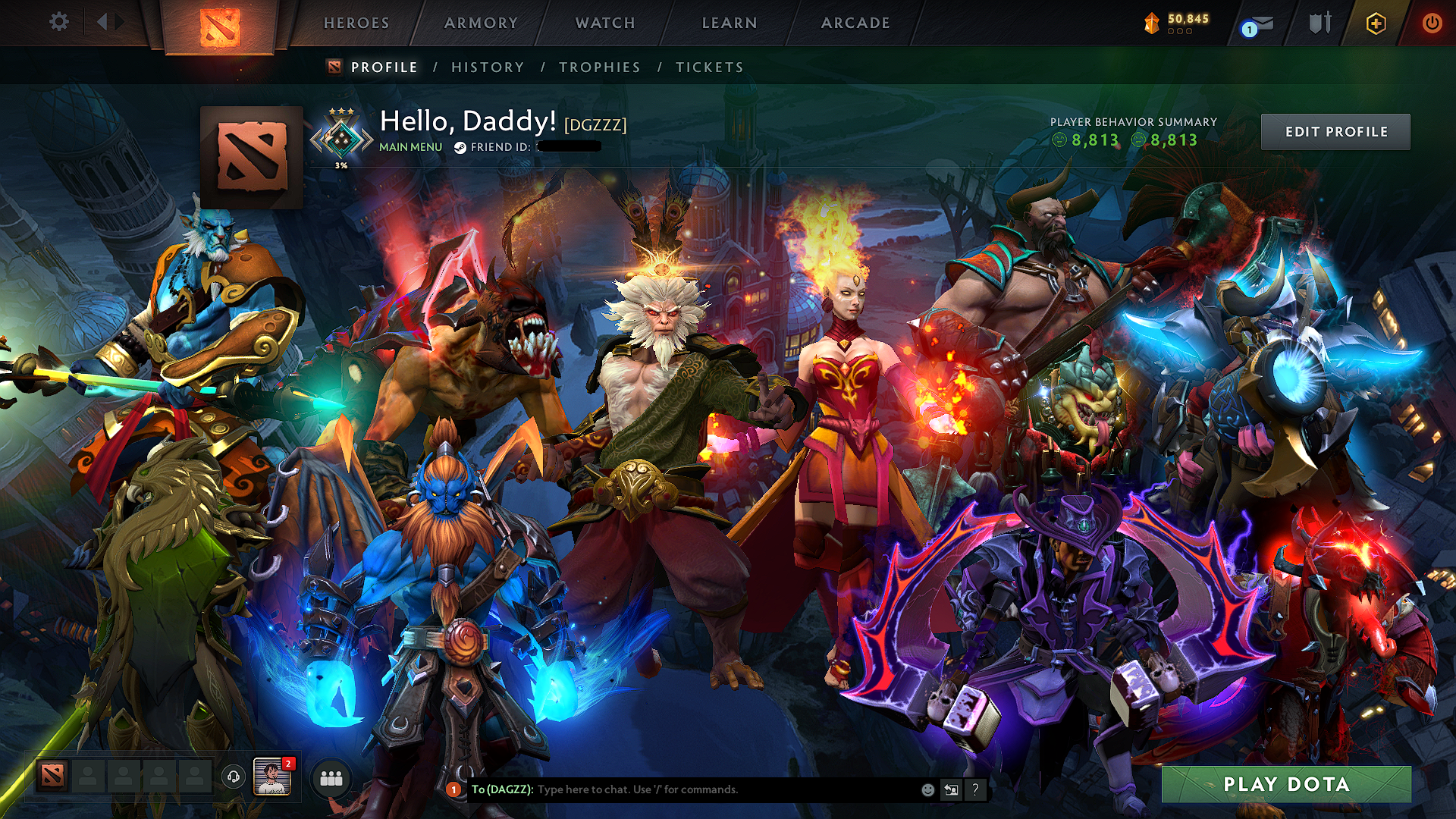The image size is (1456, 819).
Task: Switch to the HISTORY tab
Action: pyautogui.click(x=486, y=67)
